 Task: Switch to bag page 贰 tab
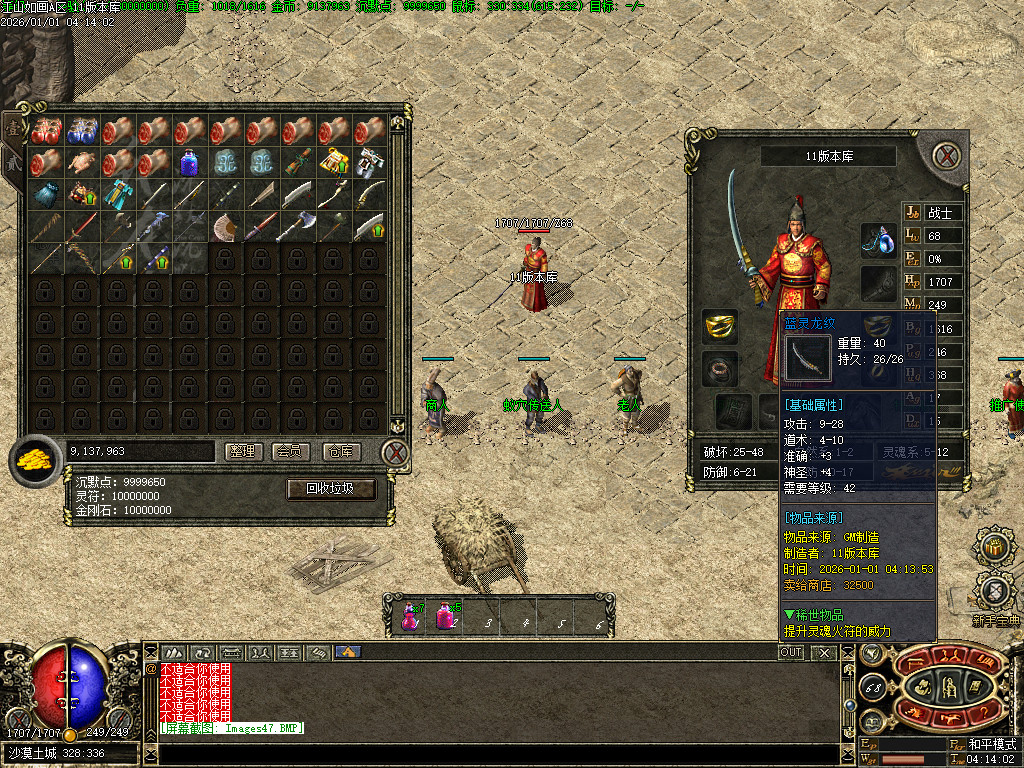(x=13, y=160)
